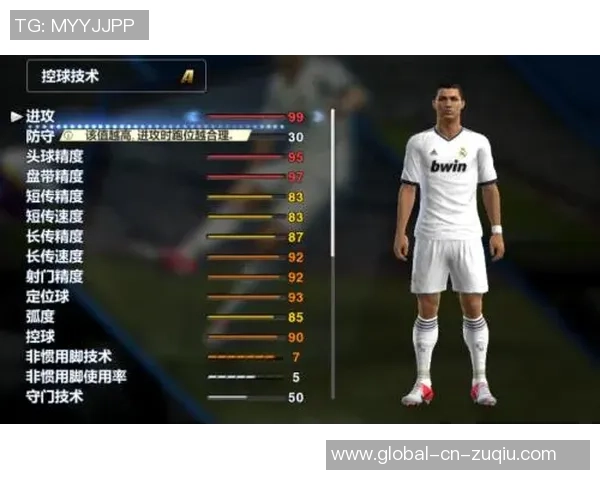Choose the 短传精度 stat row
The image size is (600, 480).
point(54,197)
